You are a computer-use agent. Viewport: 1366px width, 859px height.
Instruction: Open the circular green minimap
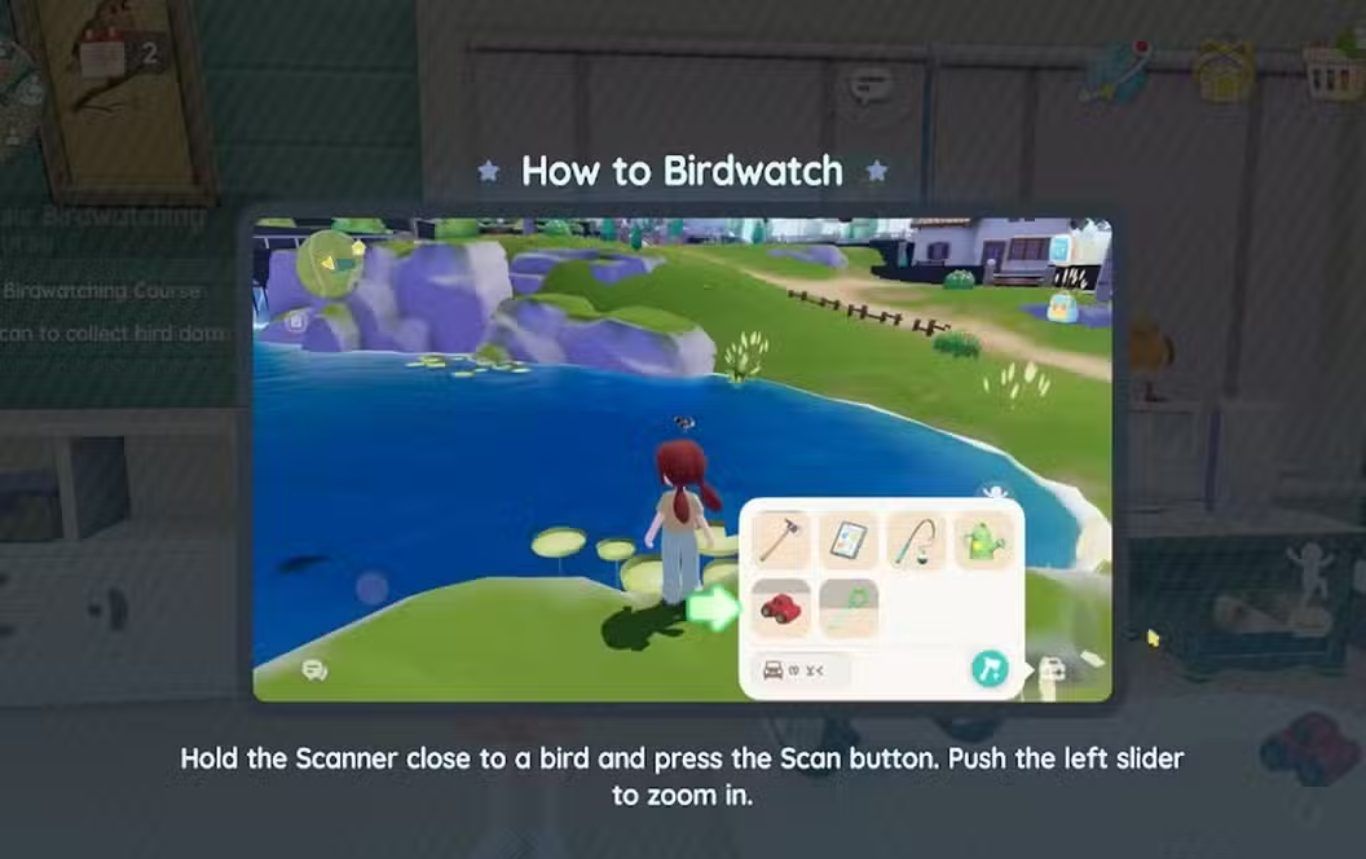(330, 260)
